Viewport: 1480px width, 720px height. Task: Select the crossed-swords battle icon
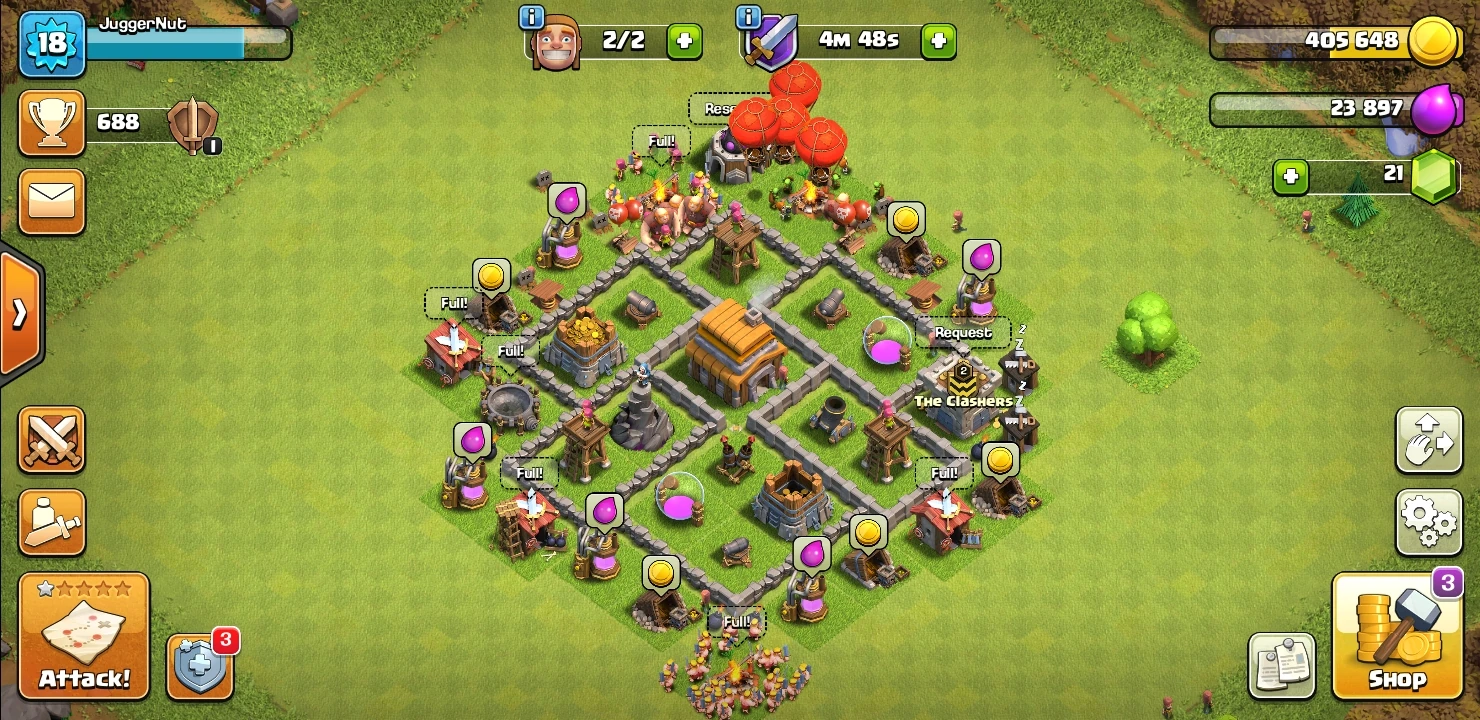point(51,440)
